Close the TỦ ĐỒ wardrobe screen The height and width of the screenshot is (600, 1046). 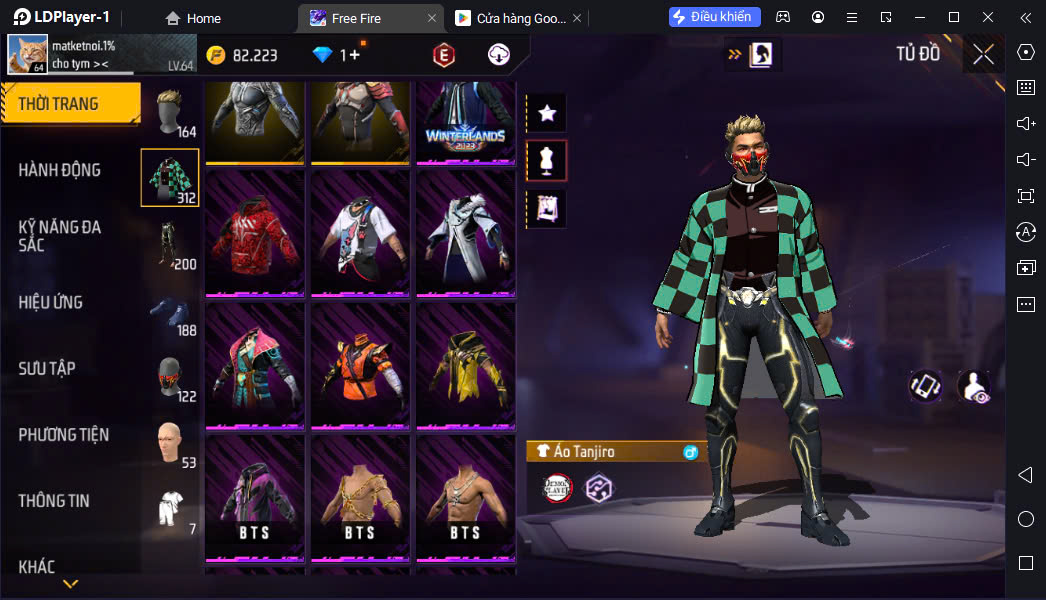983,54
